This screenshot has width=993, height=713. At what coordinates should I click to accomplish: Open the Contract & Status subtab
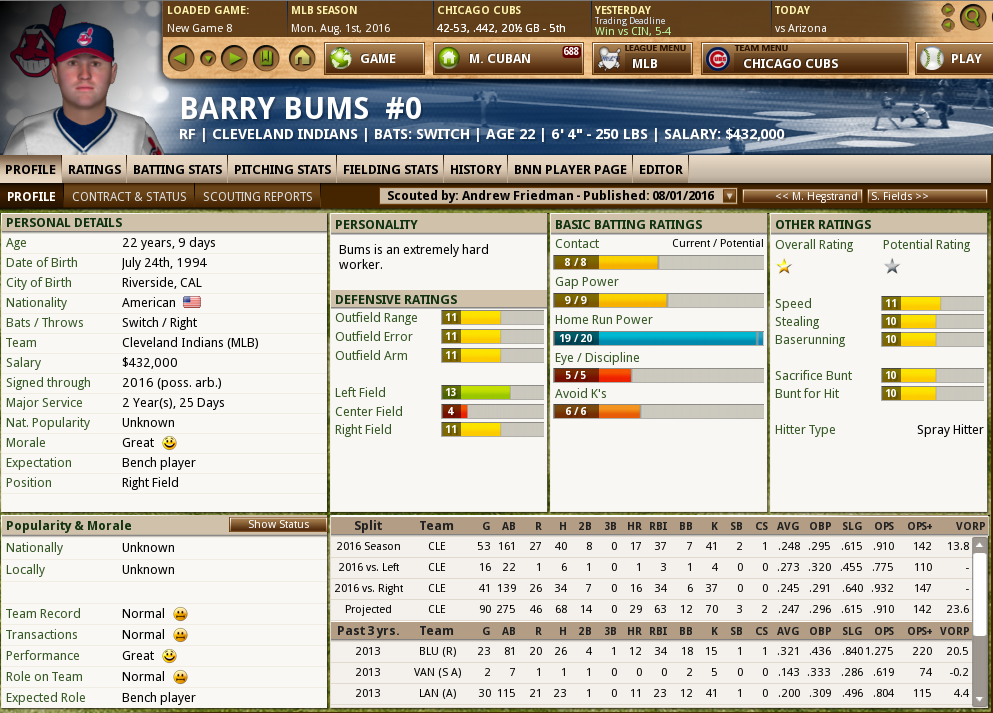[129, 196]
